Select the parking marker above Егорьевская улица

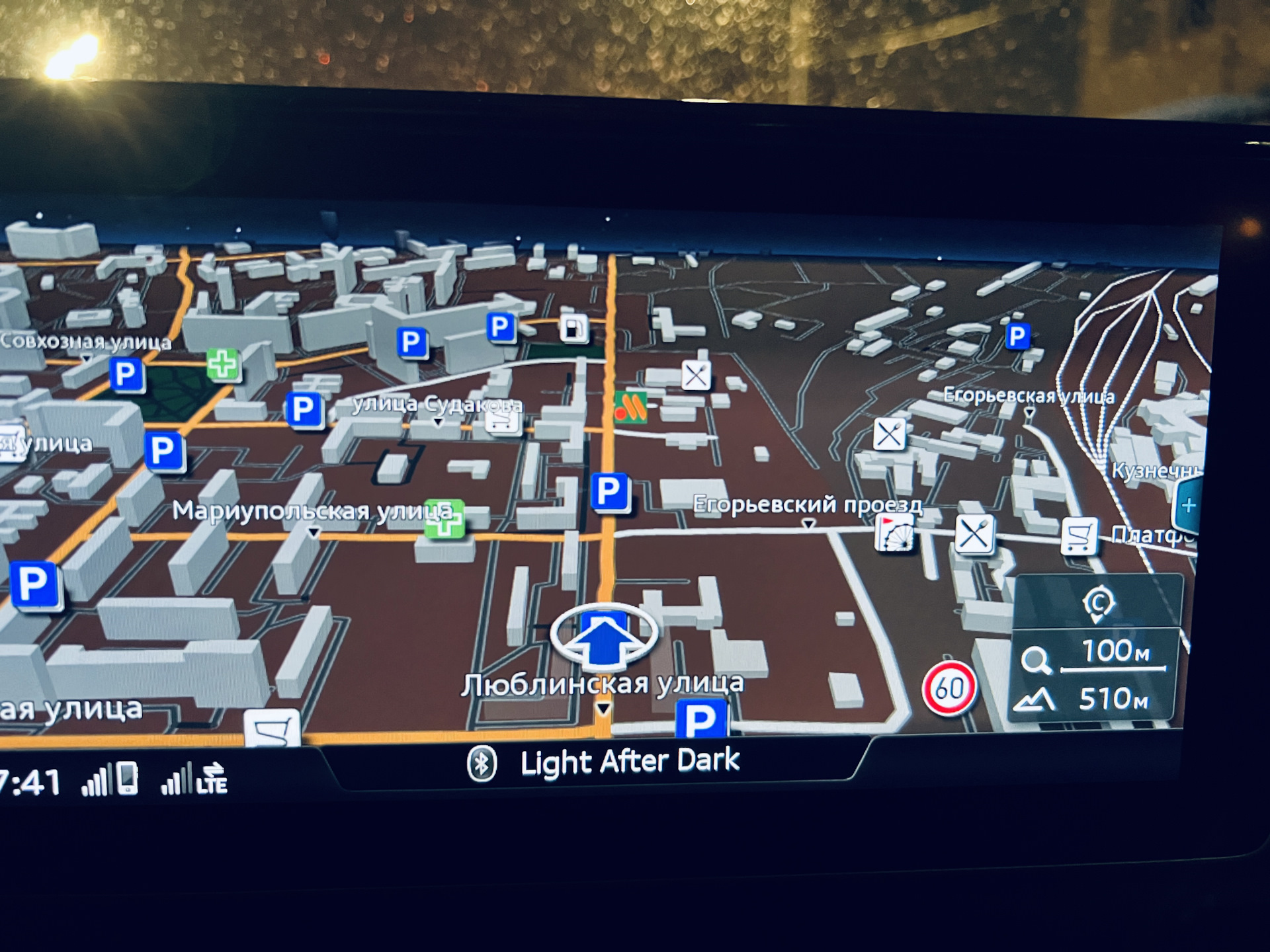click(x=1017, y=336)
